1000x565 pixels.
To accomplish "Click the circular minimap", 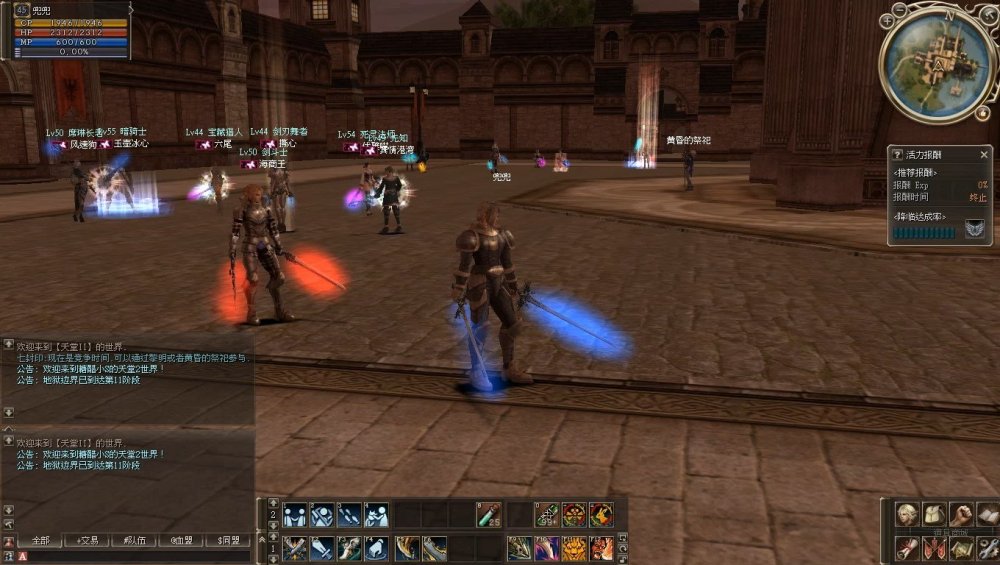I will click(x=936, y=66).
